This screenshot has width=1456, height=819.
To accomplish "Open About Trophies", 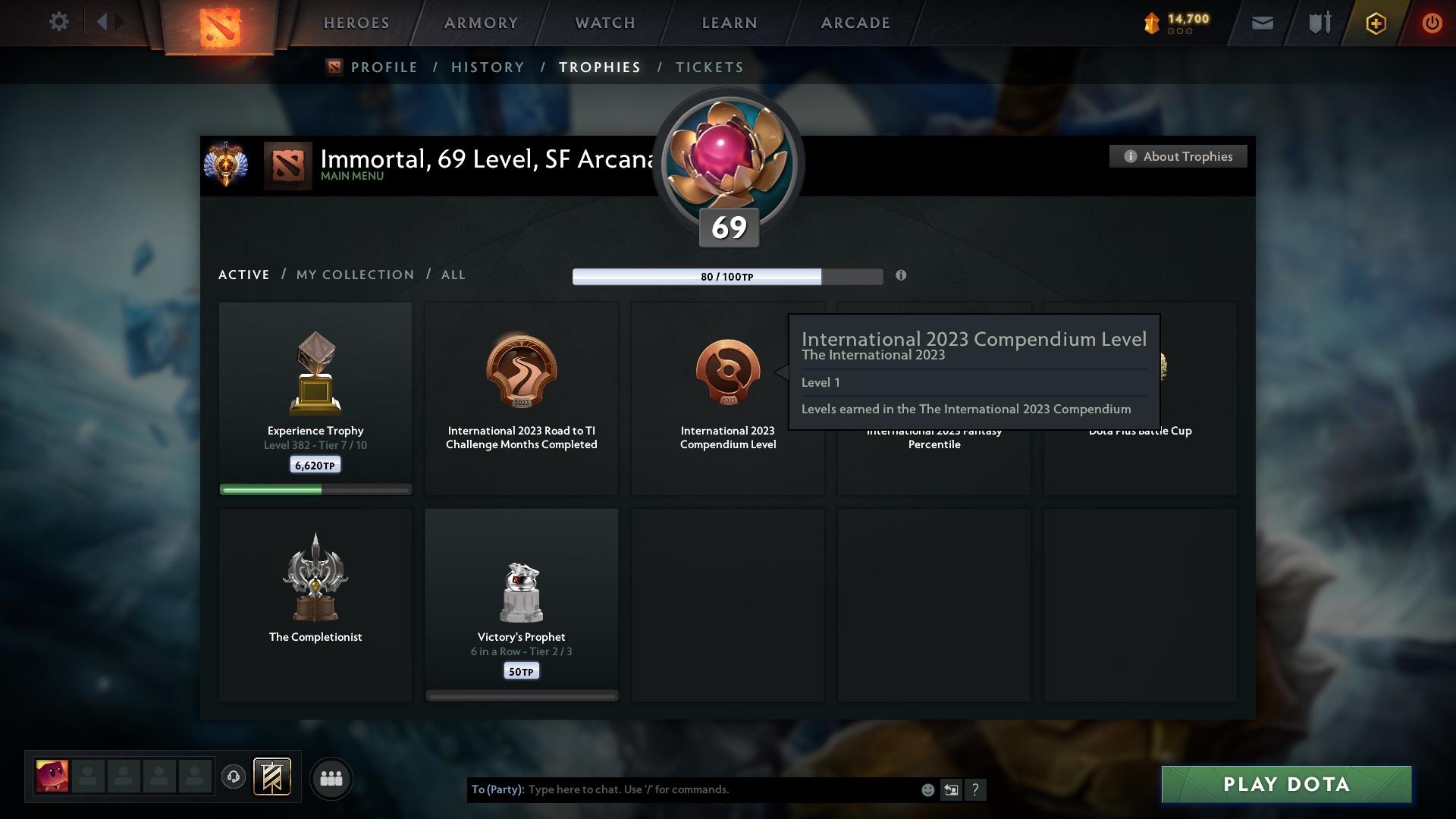I will [x=1178, y=156].
